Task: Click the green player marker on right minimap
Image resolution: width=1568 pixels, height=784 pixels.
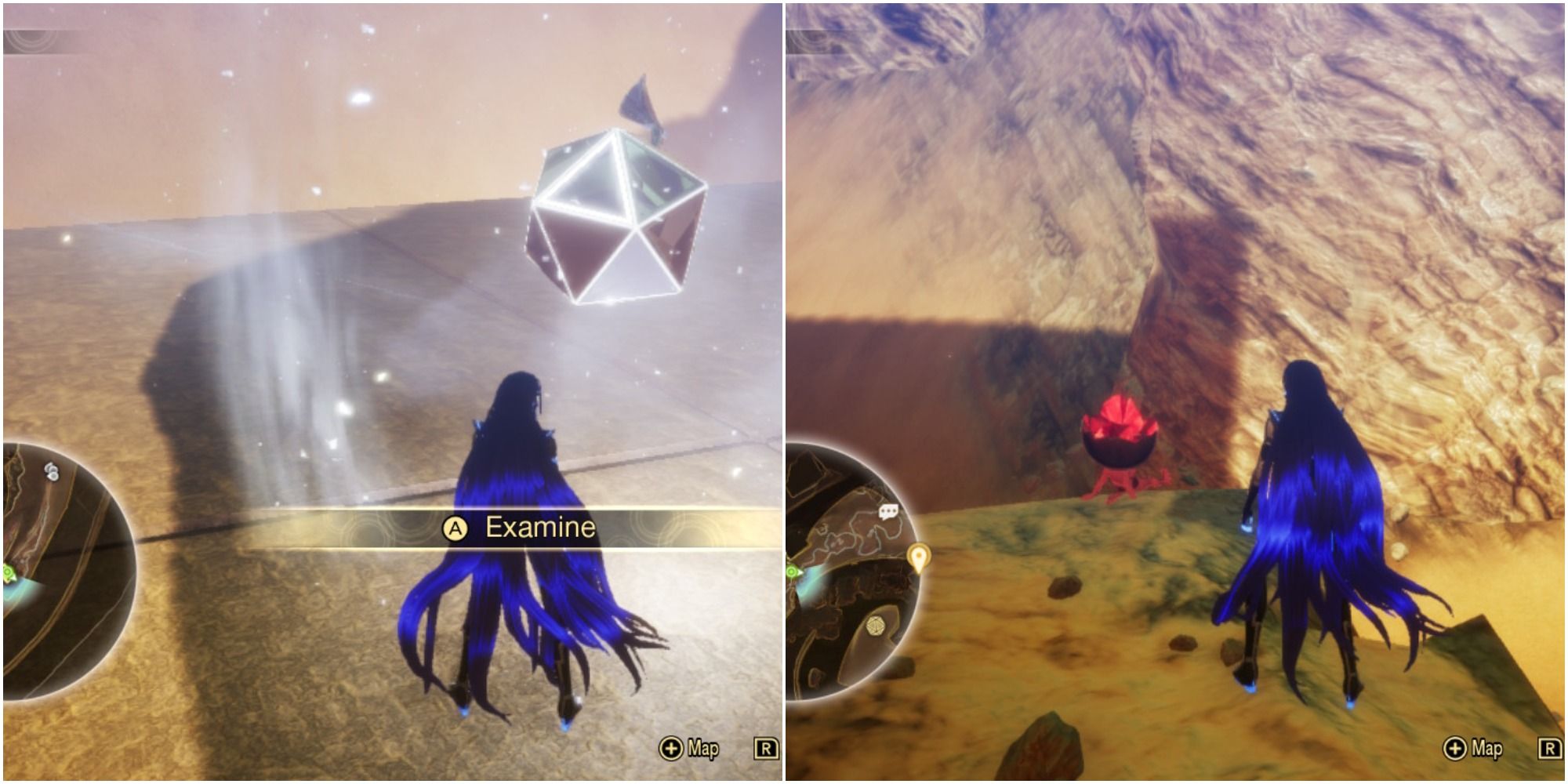Action: (x=791, y=571)
